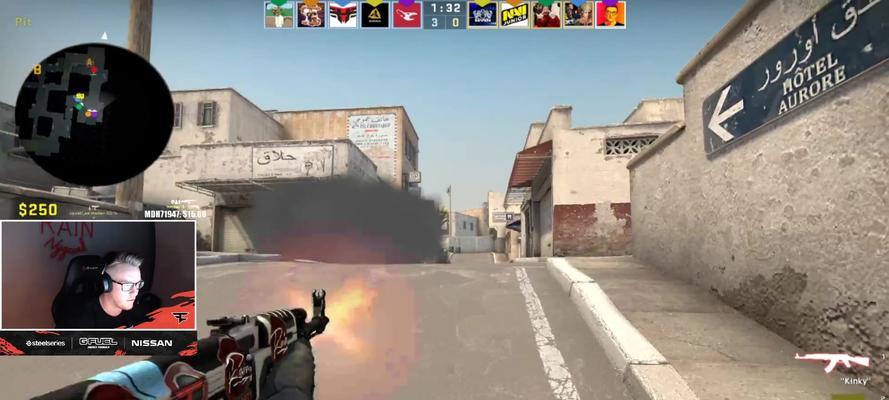The image size is (889, 400).
Task: Select the NAVI Junior player avatar
Action: 514,14
